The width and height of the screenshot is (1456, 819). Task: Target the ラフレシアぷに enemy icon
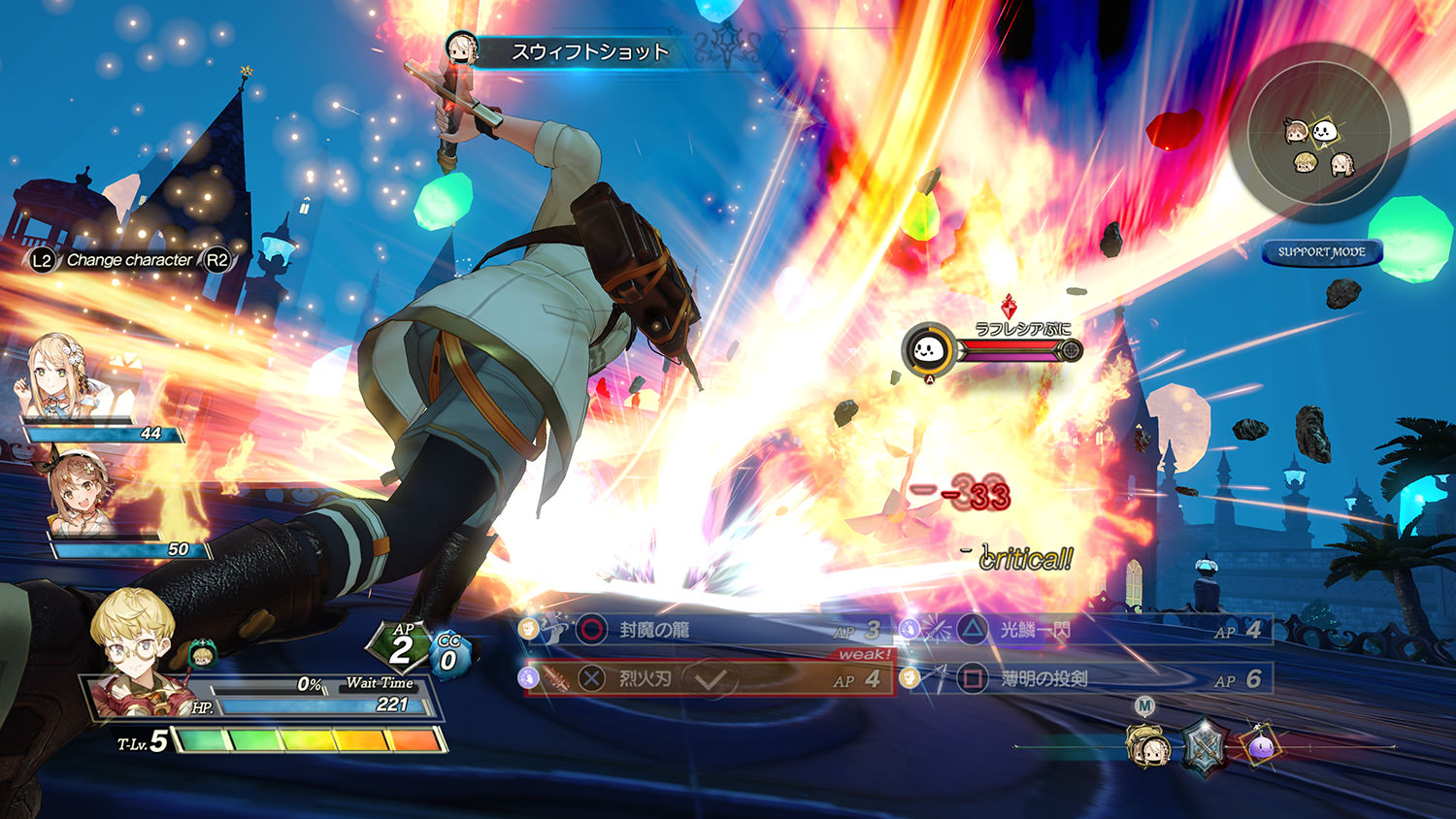[x=928, y=350]
